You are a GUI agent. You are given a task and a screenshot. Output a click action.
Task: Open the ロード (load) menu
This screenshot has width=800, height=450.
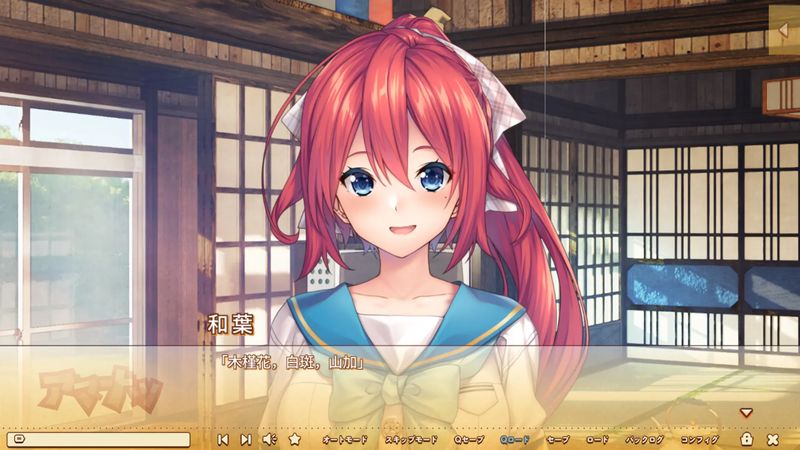point(597,439)
